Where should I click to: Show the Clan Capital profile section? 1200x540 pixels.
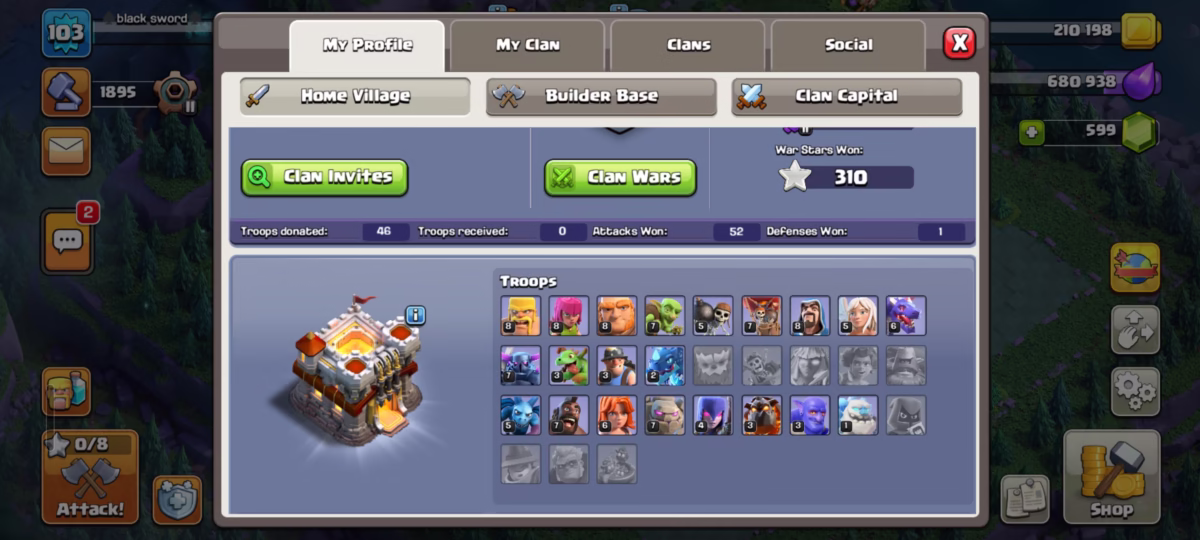[x=846, y=97]
